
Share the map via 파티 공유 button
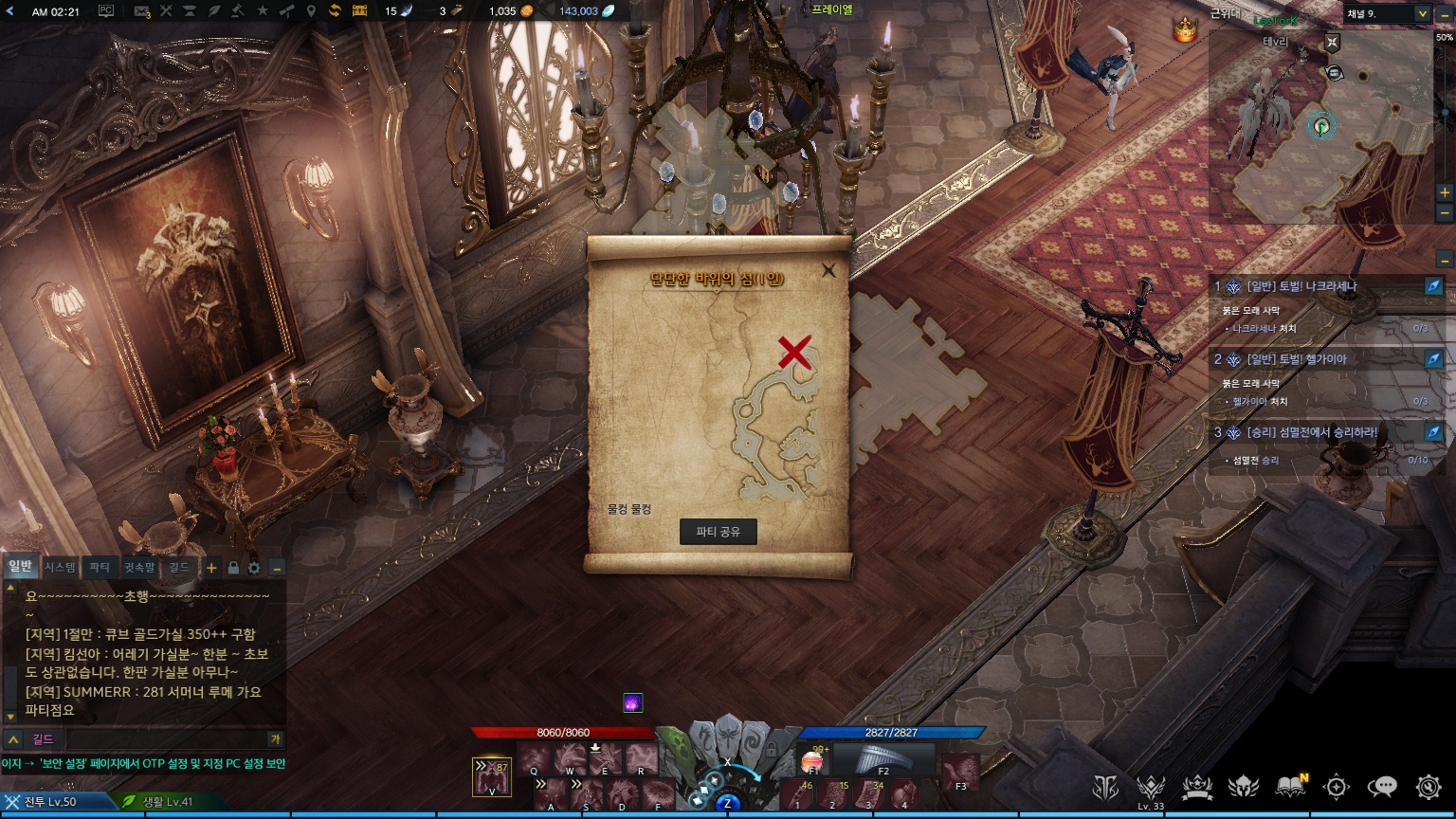coord(718,532)
